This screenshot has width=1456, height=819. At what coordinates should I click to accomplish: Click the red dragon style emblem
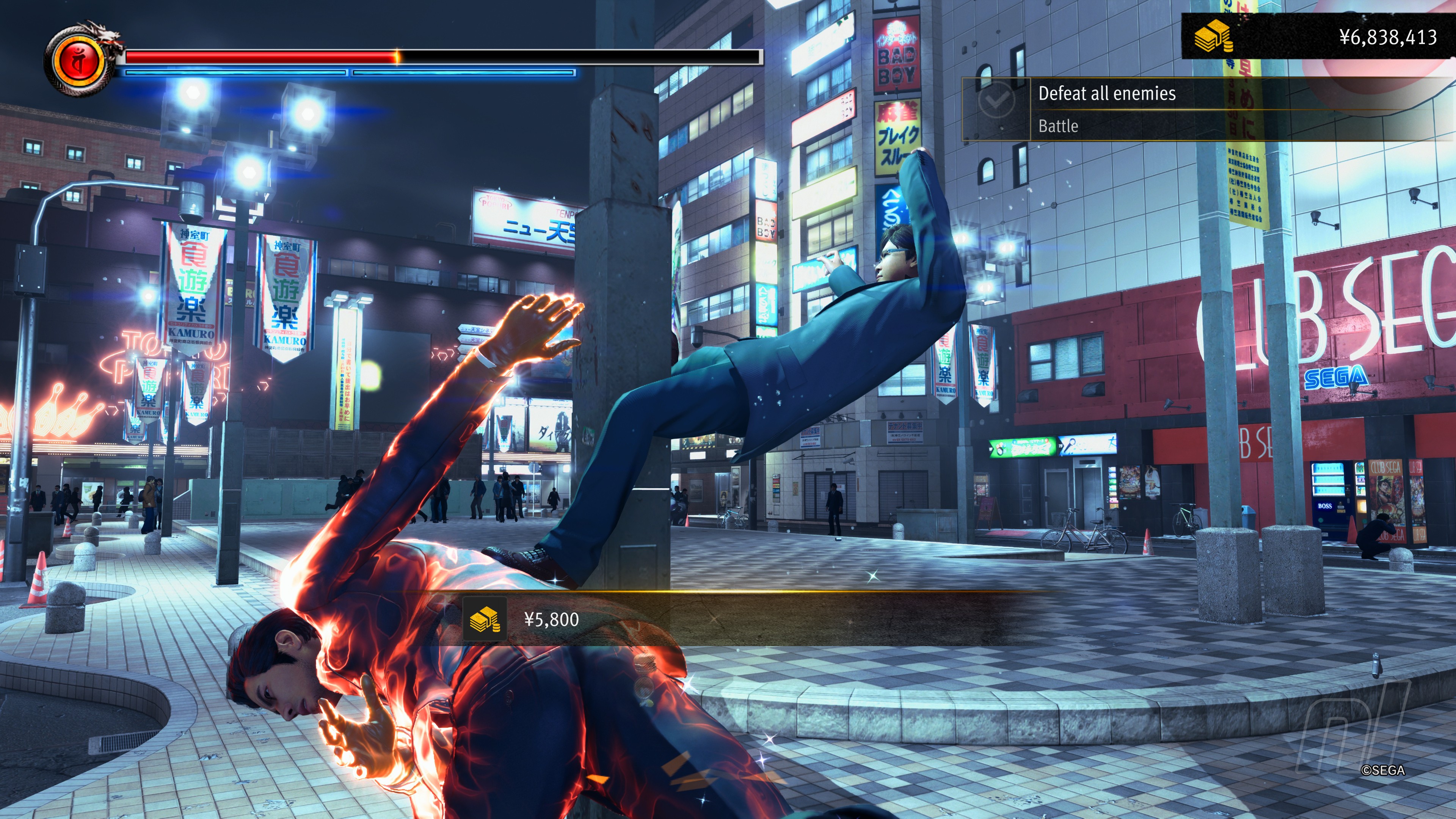tap(79, 61)
